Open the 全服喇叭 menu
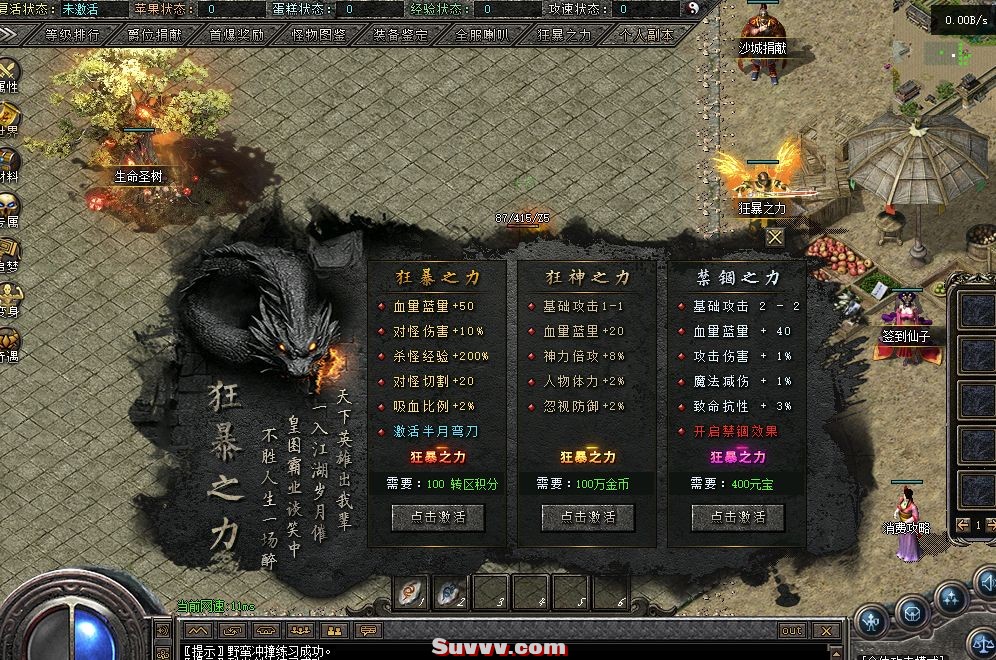The width and height of the screenshot is (996, 660). 482,34
